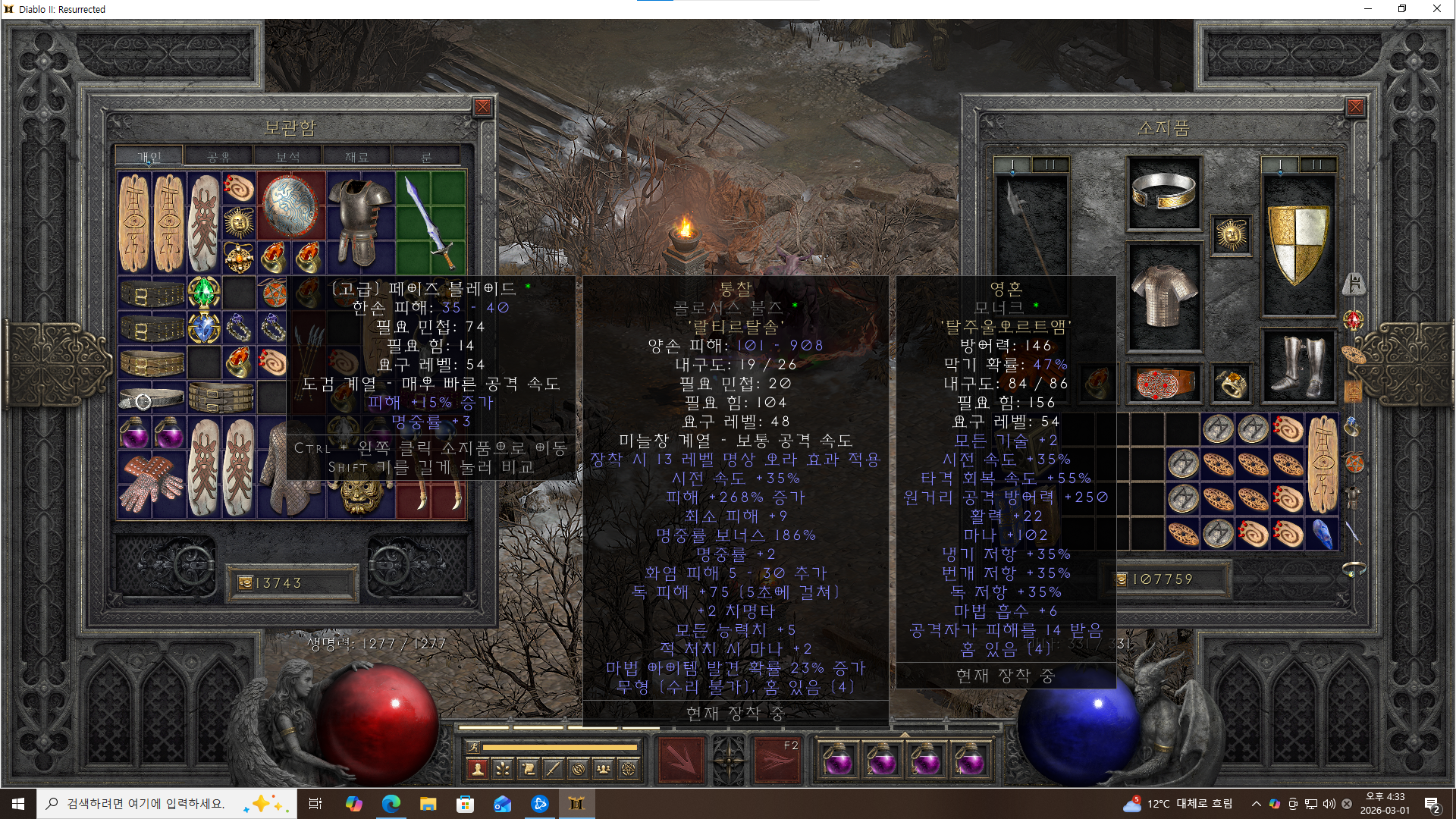Open the character sheet from mini menu
The width and height of the screenshot is (1456, 819).
pos(478,770)
